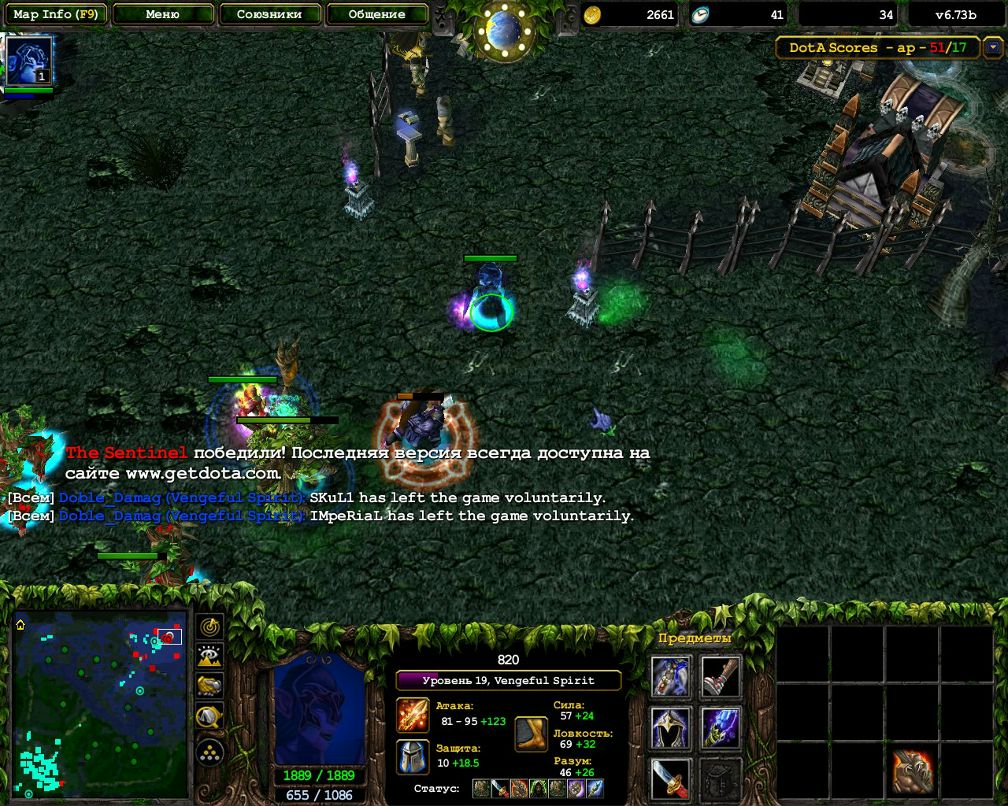Image resolution: width=1008 pixels, height=806 pixels.
Task: Open the Меню button
Action: [163, 14]
